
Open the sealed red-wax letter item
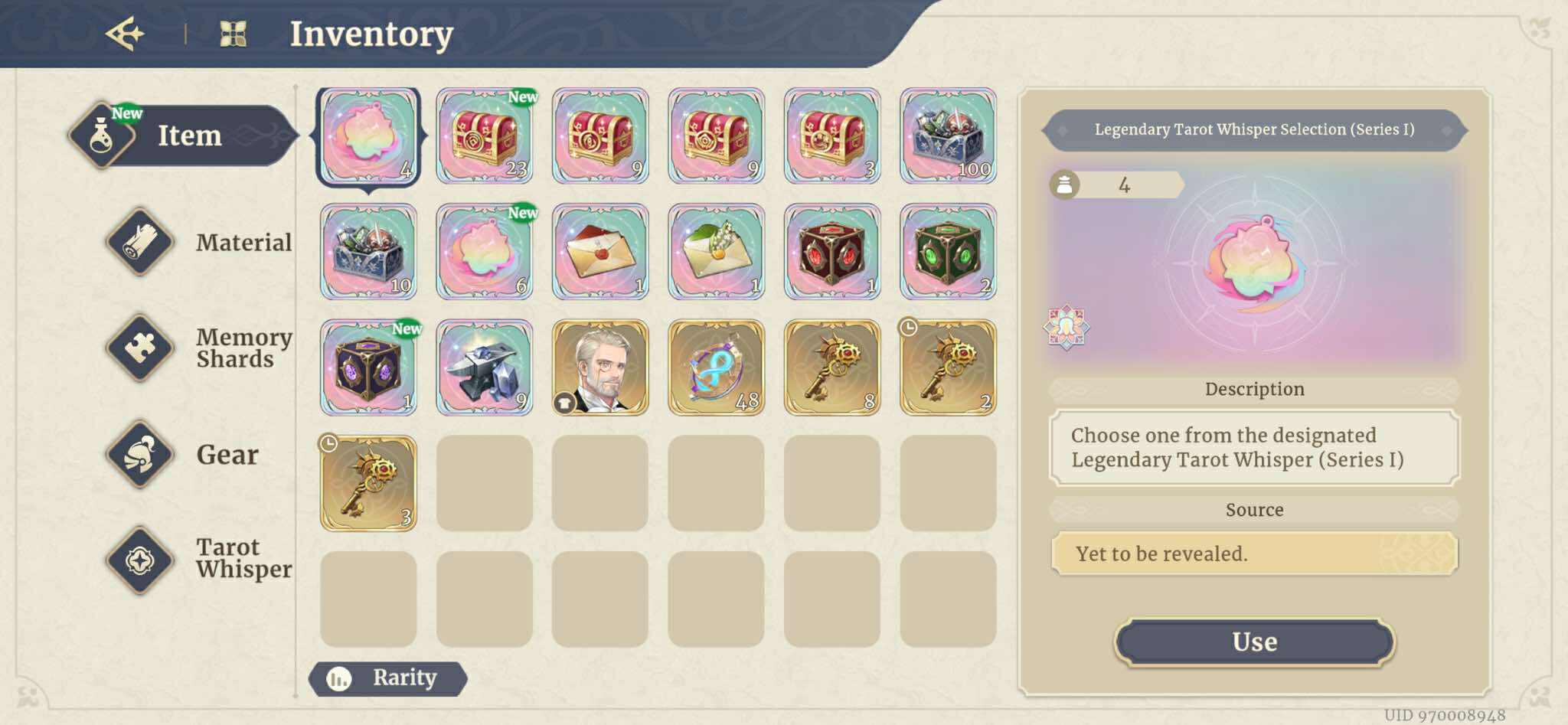point(599,252)
